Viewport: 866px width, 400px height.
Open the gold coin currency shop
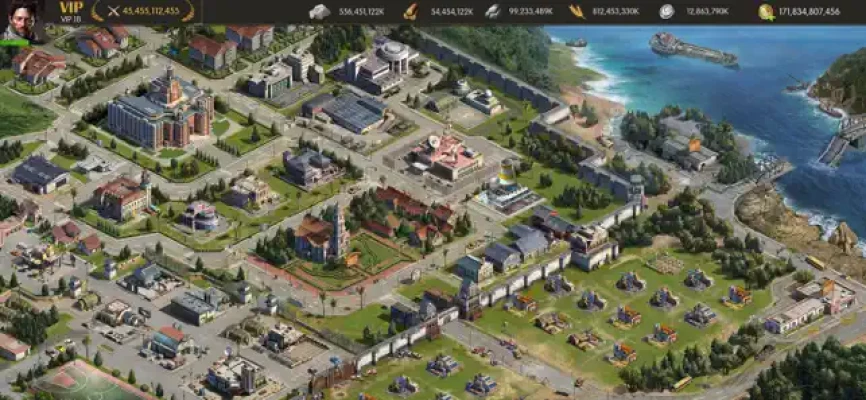(766, 12)
